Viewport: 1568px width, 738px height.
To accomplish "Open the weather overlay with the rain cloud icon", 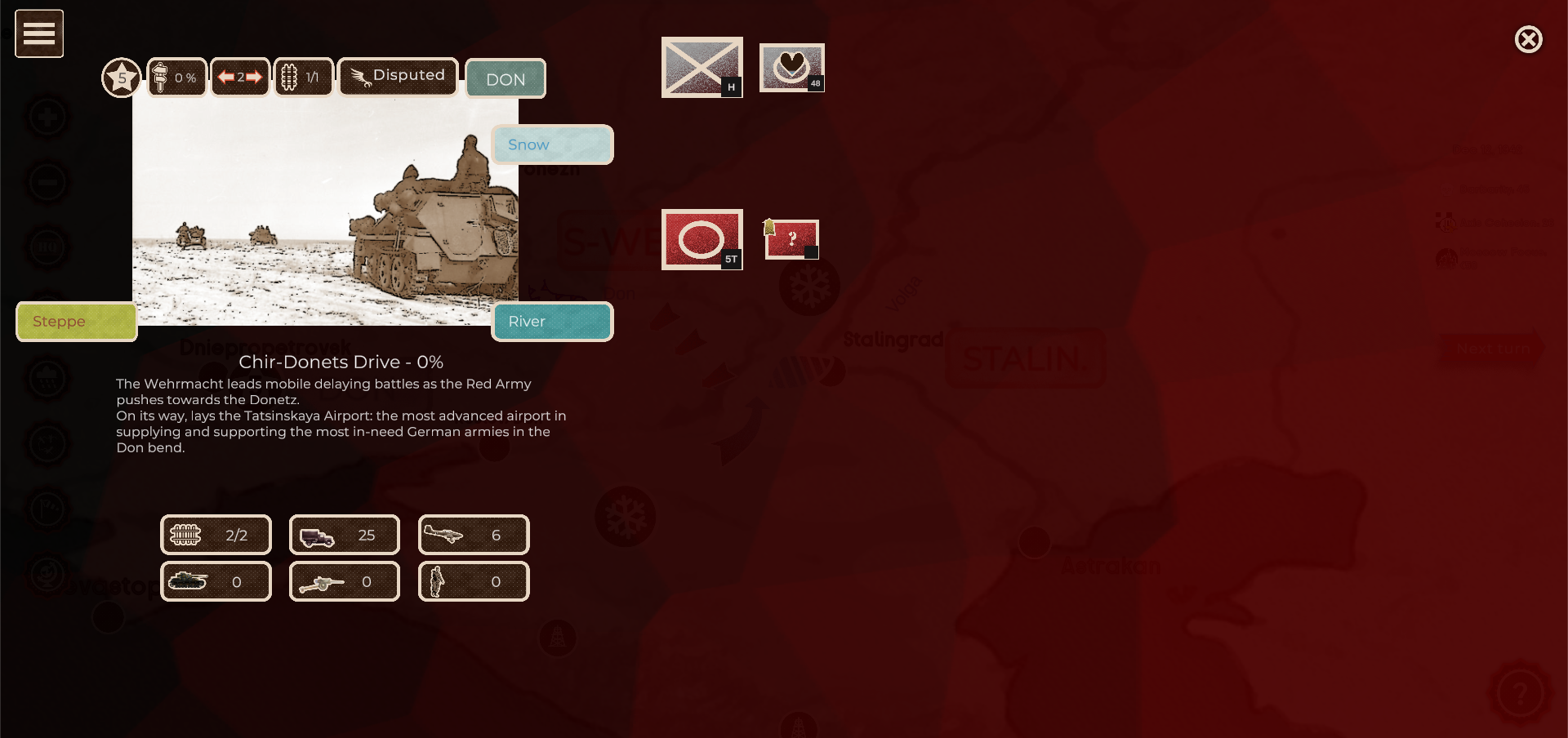I will pyautogui.click(x=47, y=378).
